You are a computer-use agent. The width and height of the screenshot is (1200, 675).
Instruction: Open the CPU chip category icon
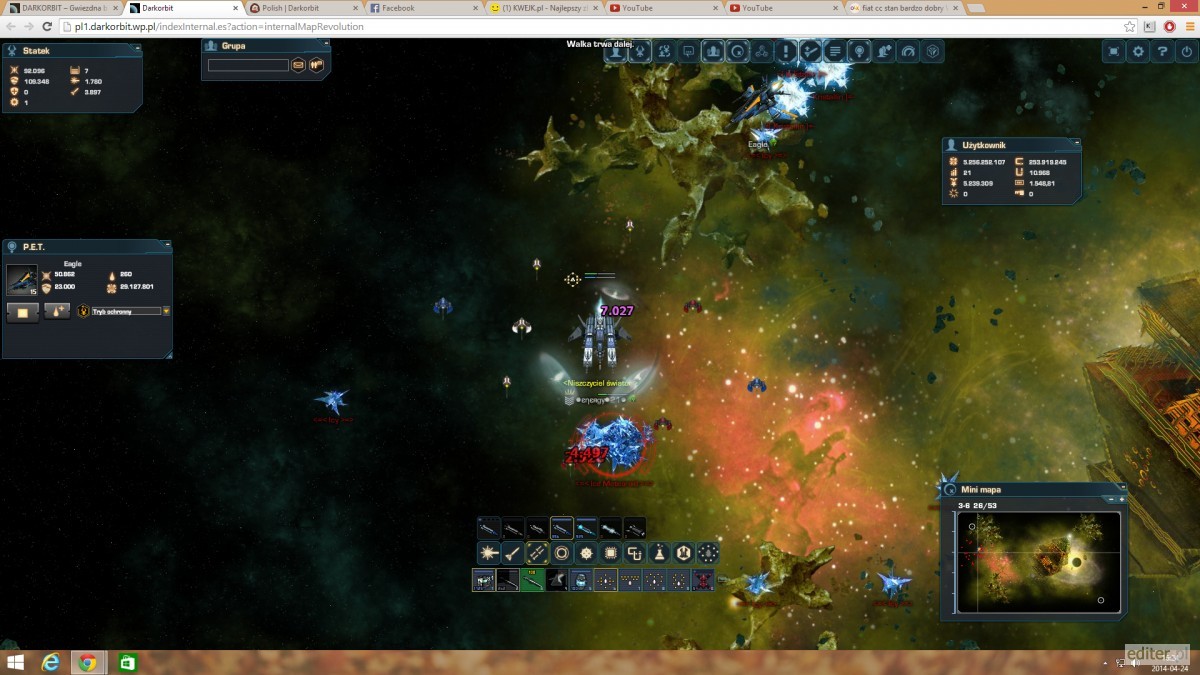(x=610, y=553)
